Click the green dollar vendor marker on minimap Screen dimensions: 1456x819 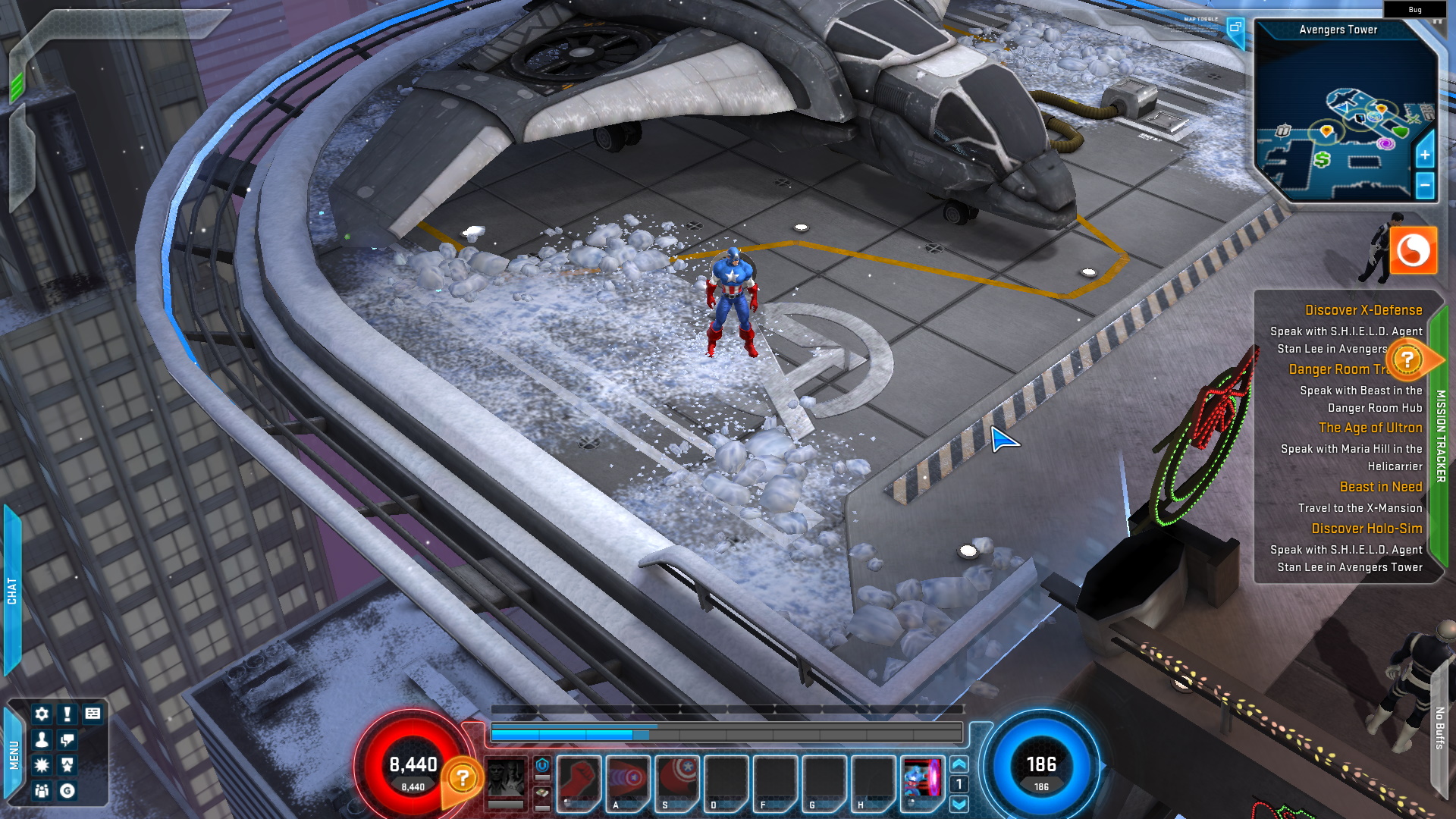[x=1323, y=159]
